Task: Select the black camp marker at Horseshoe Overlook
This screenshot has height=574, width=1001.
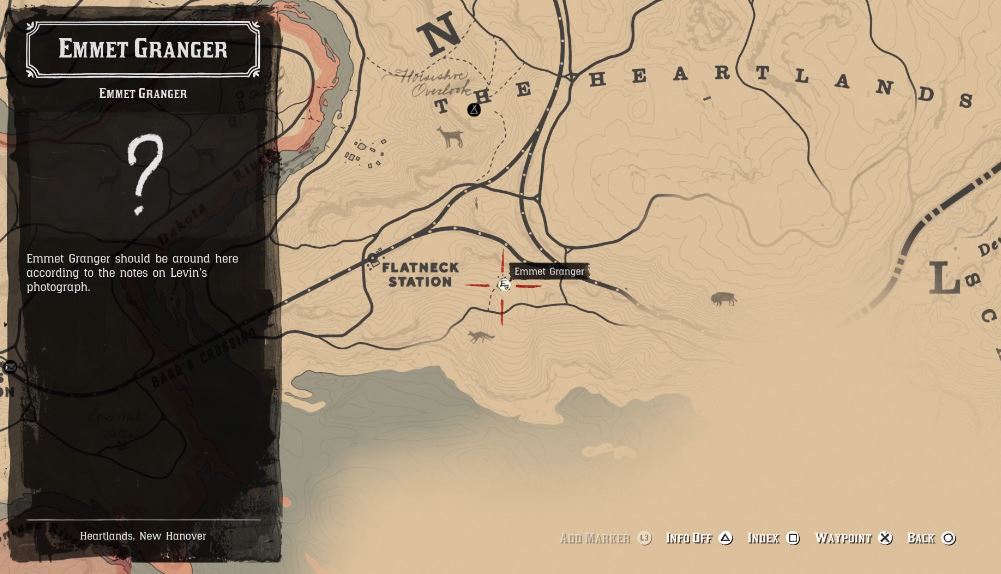Action: [x=474, y=110]
